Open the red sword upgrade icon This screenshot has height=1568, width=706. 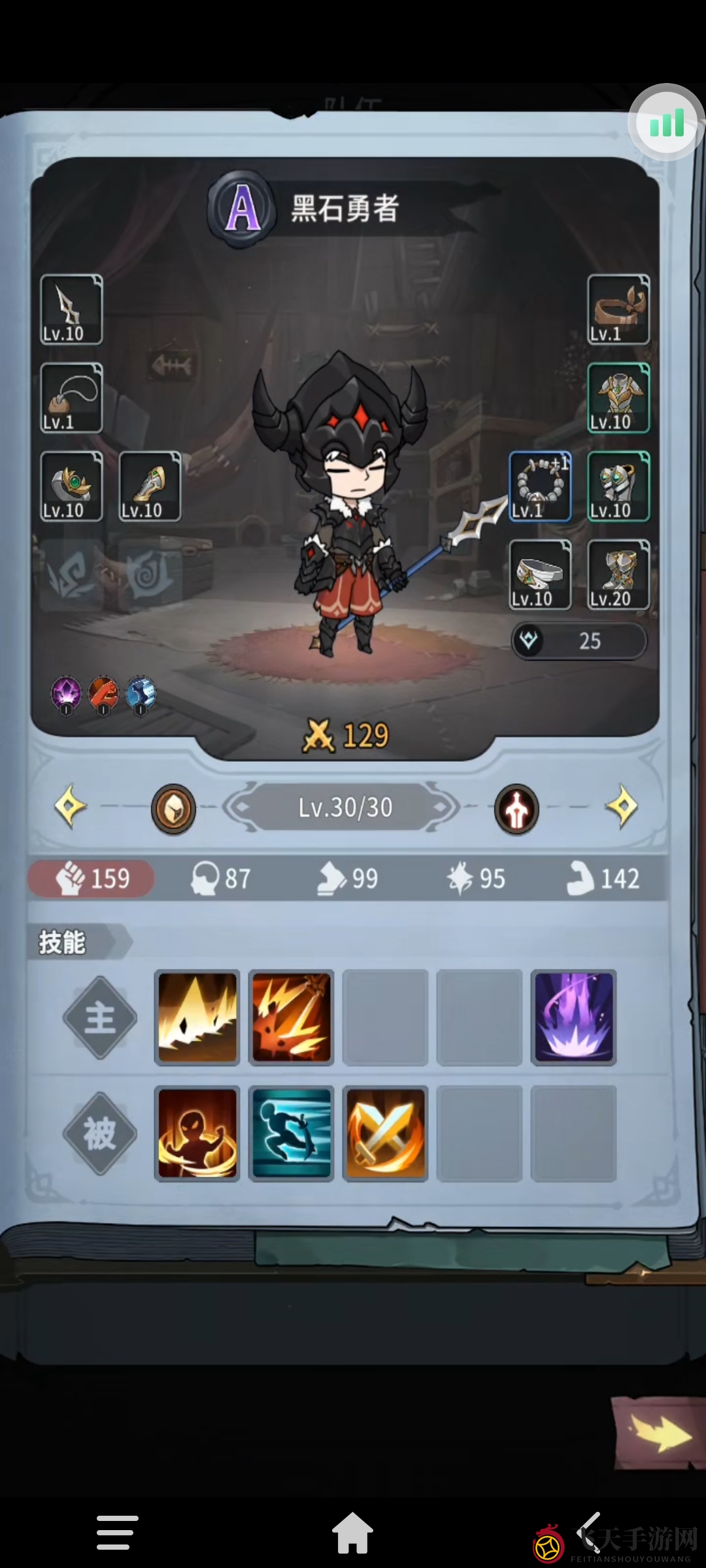click(516, 809)
